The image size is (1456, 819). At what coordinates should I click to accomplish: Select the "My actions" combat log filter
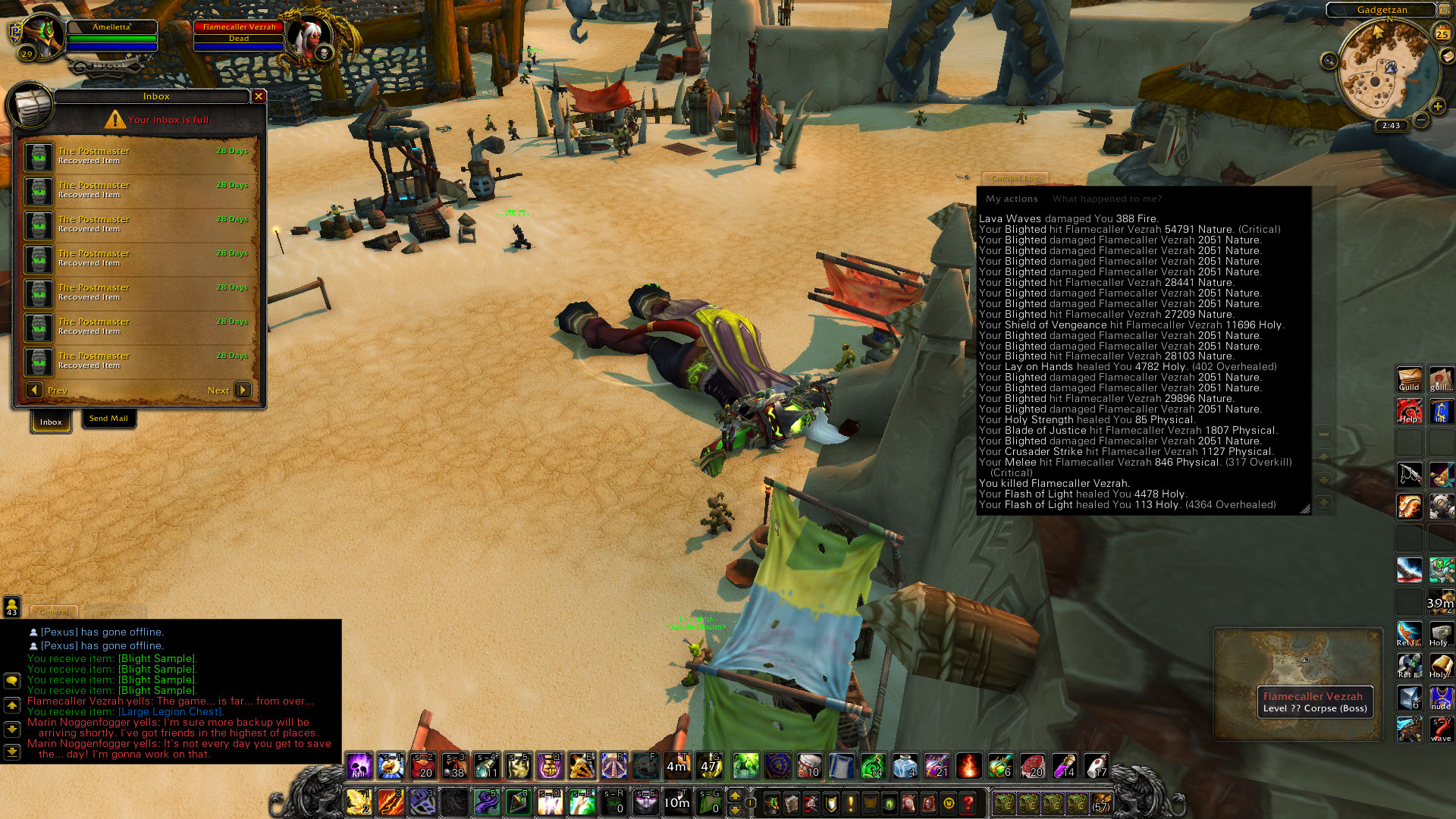click(1012, 199)
